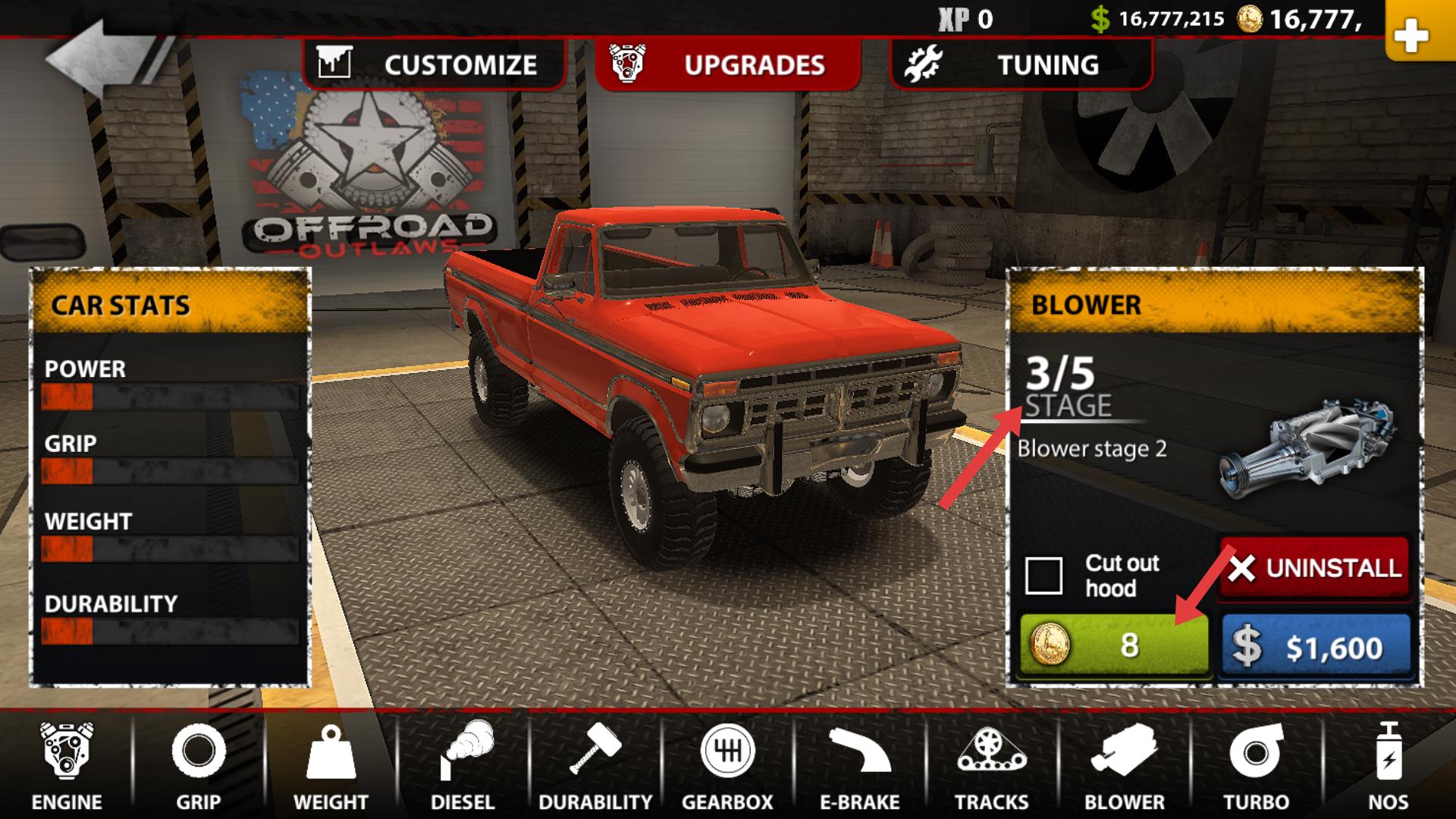Open the Weight upgrade category

(x=331, y=766)
